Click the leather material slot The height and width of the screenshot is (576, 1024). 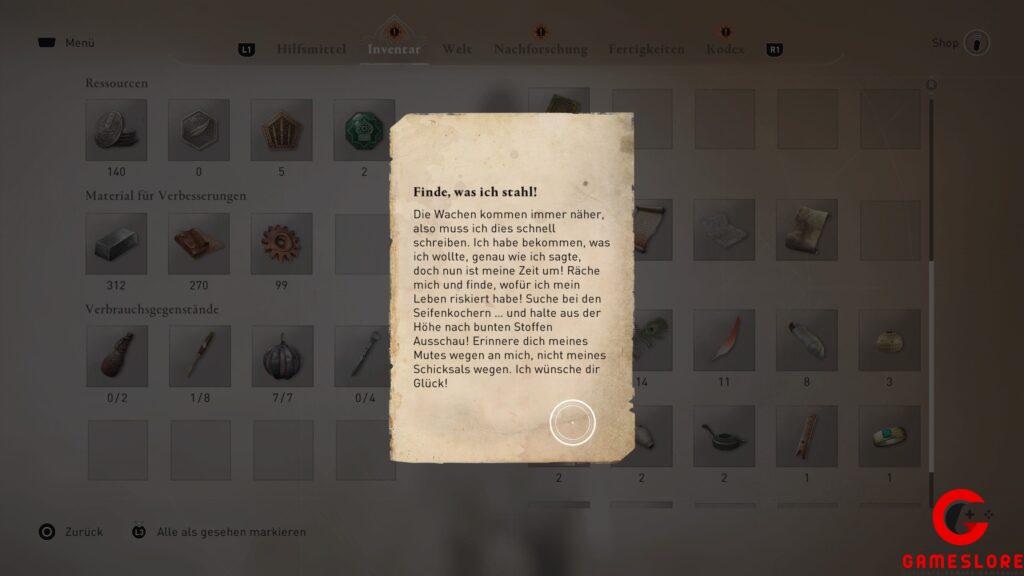[x=198, y=243]
